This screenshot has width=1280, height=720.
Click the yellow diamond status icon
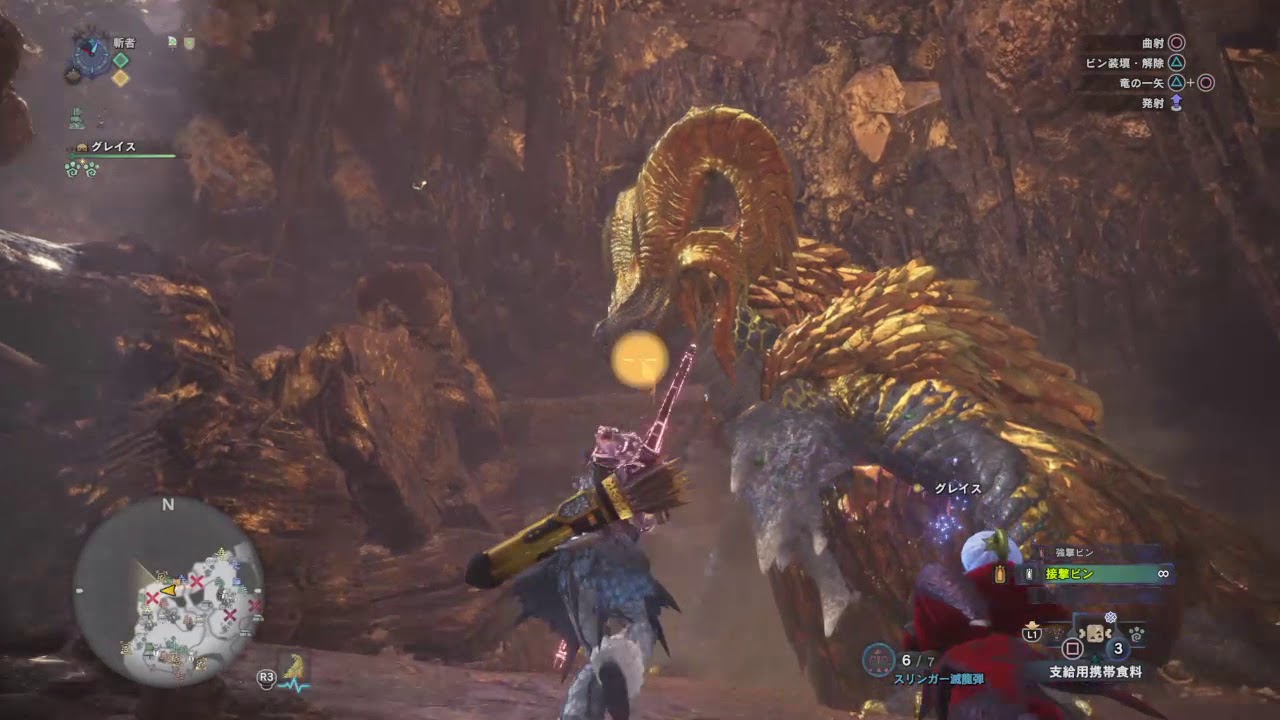(x=121, y=78)
